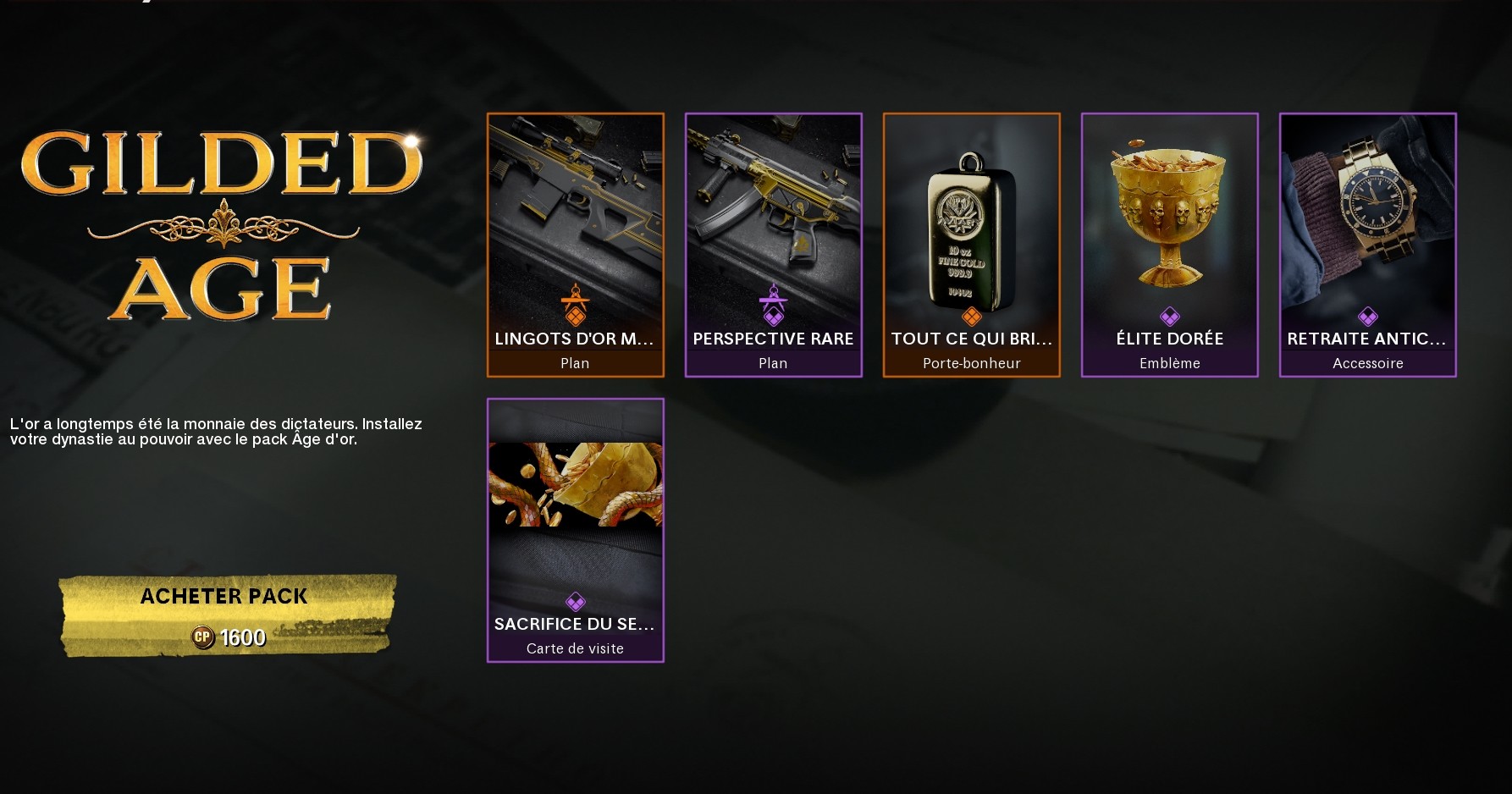Select the gold bar Porte-bonheur item
Screen dimensions: 1512x794
[x=971, y=212]
